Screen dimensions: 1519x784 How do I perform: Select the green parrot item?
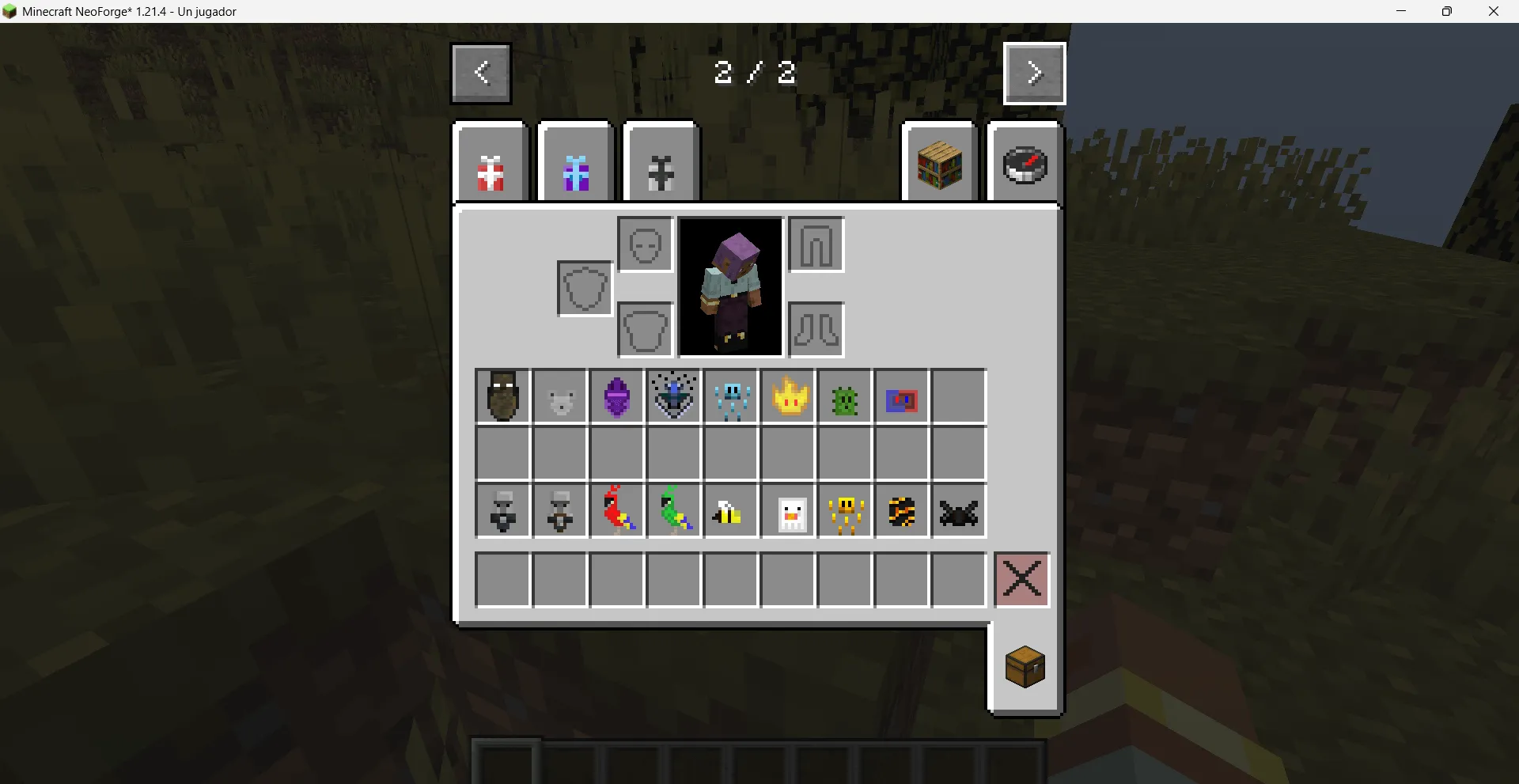[x=673, y=510]
